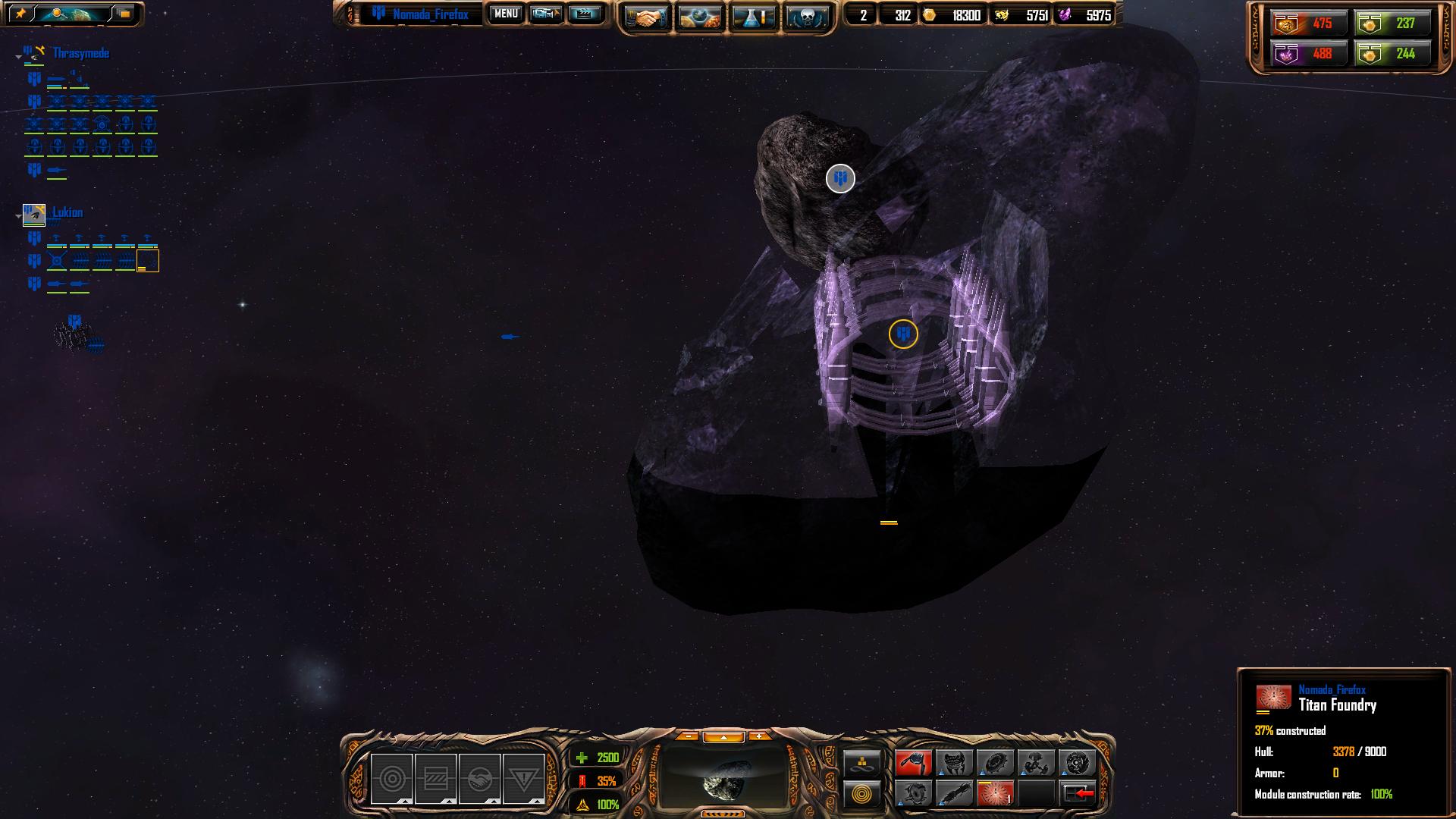Click the zoom-out minus button

[687, 736]
